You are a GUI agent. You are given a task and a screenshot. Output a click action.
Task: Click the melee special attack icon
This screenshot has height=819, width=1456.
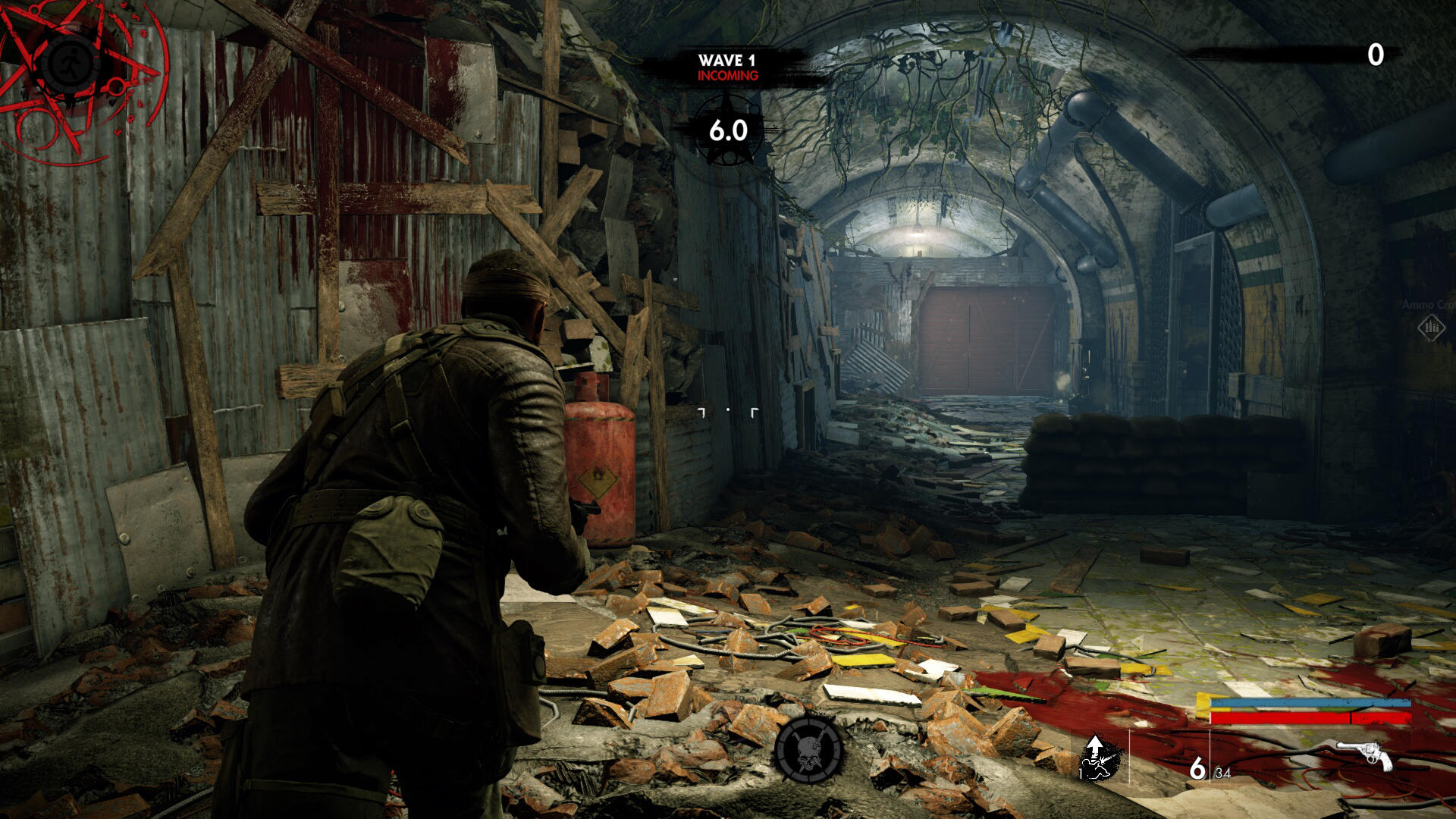[x=1098, y=757]
